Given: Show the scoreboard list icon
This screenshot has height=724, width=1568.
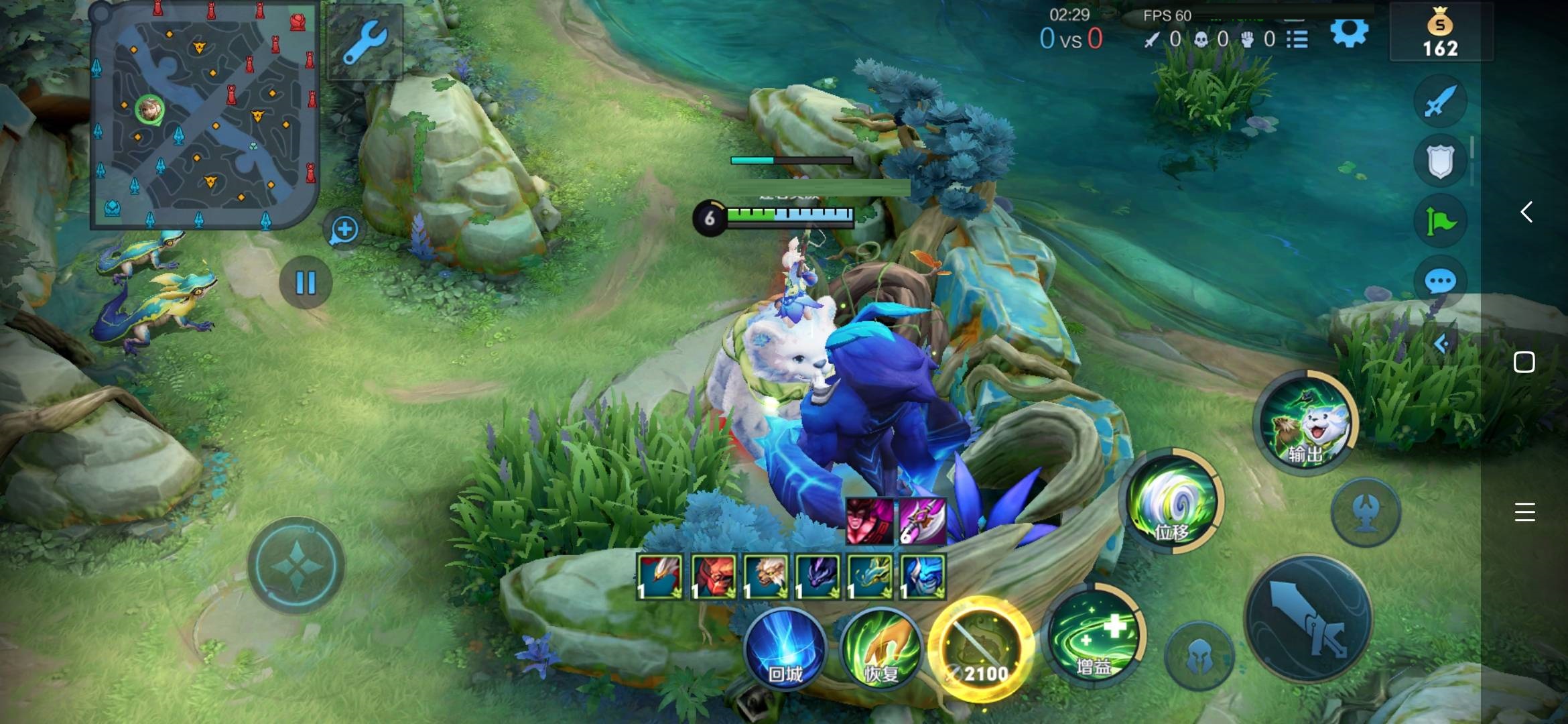Looking at the screenshot, I should point(1297,40).
